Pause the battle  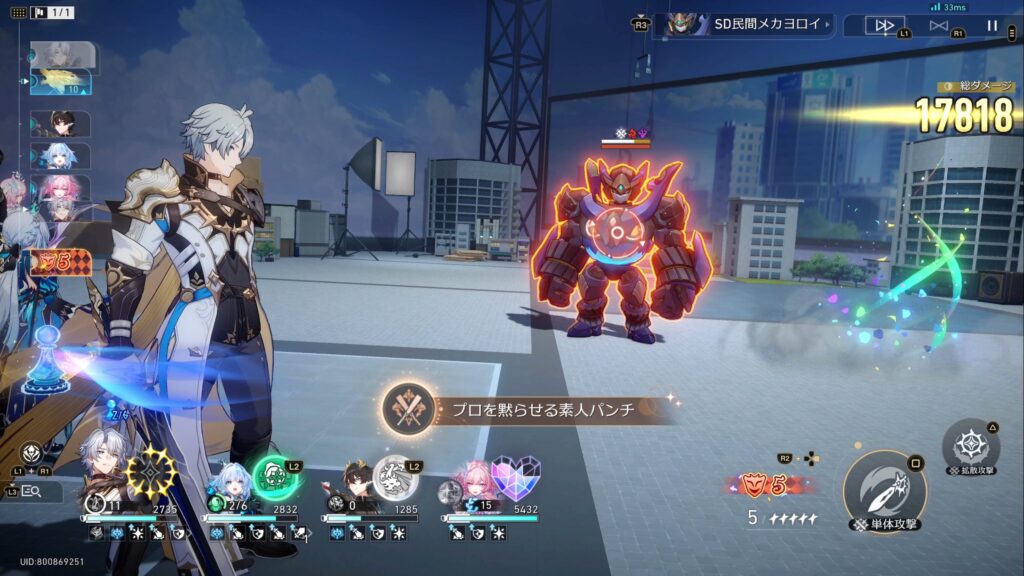point(992,25)
